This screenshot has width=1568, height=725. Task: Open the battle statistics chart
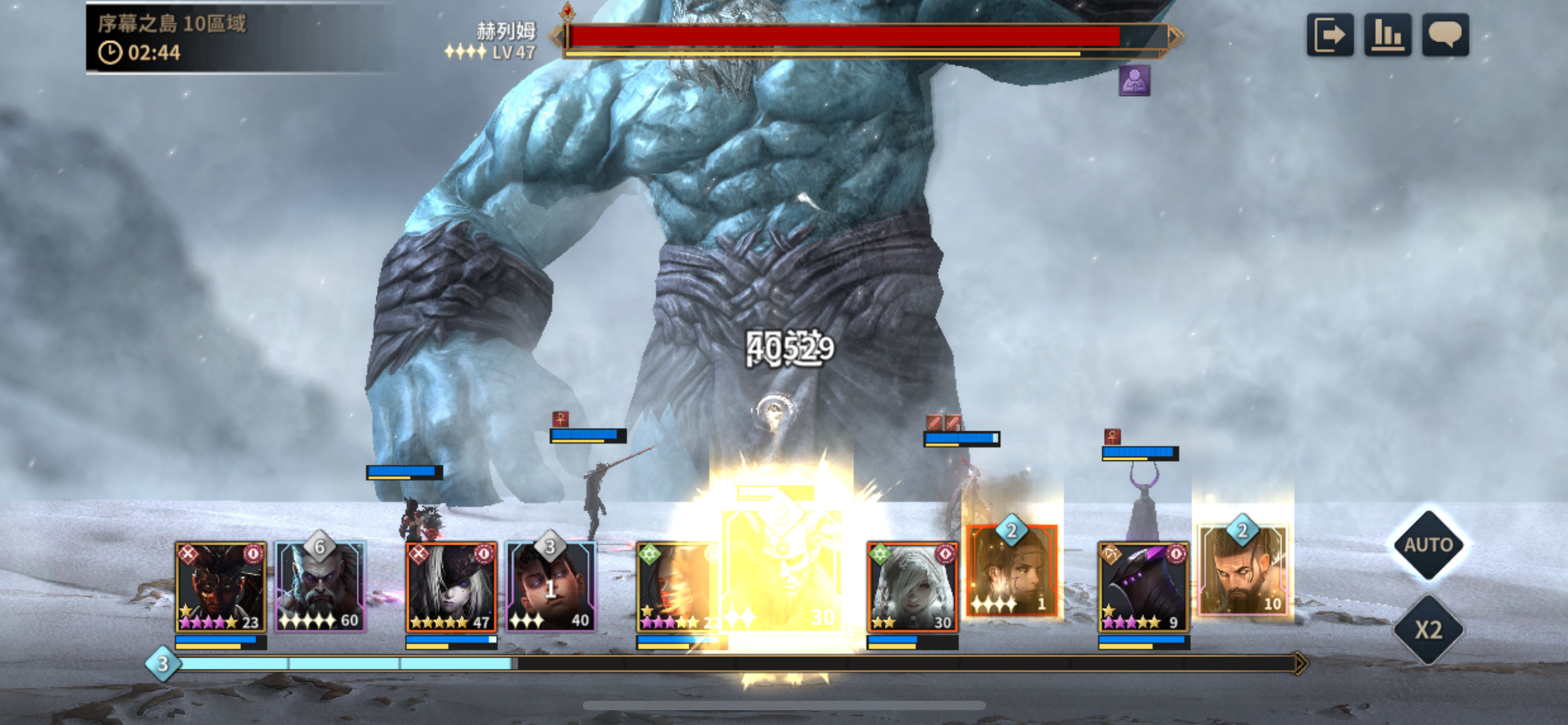(1387, 35)
